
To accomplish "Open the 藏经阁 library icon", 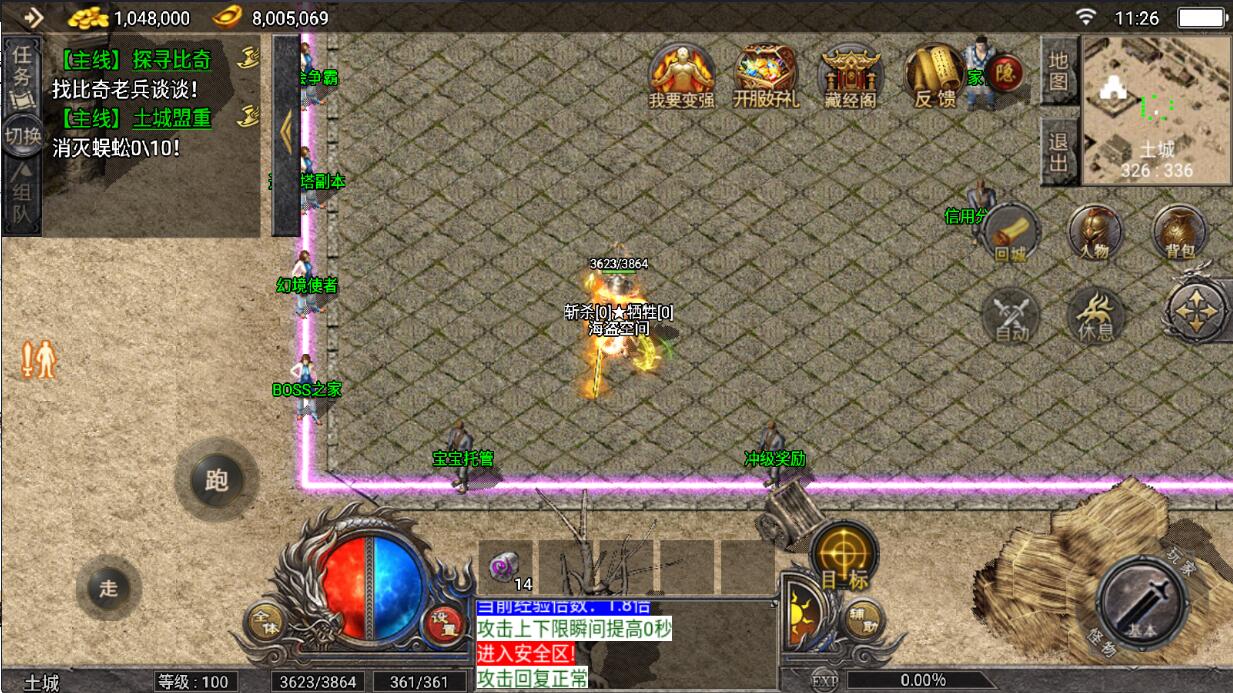I will 850,75.
